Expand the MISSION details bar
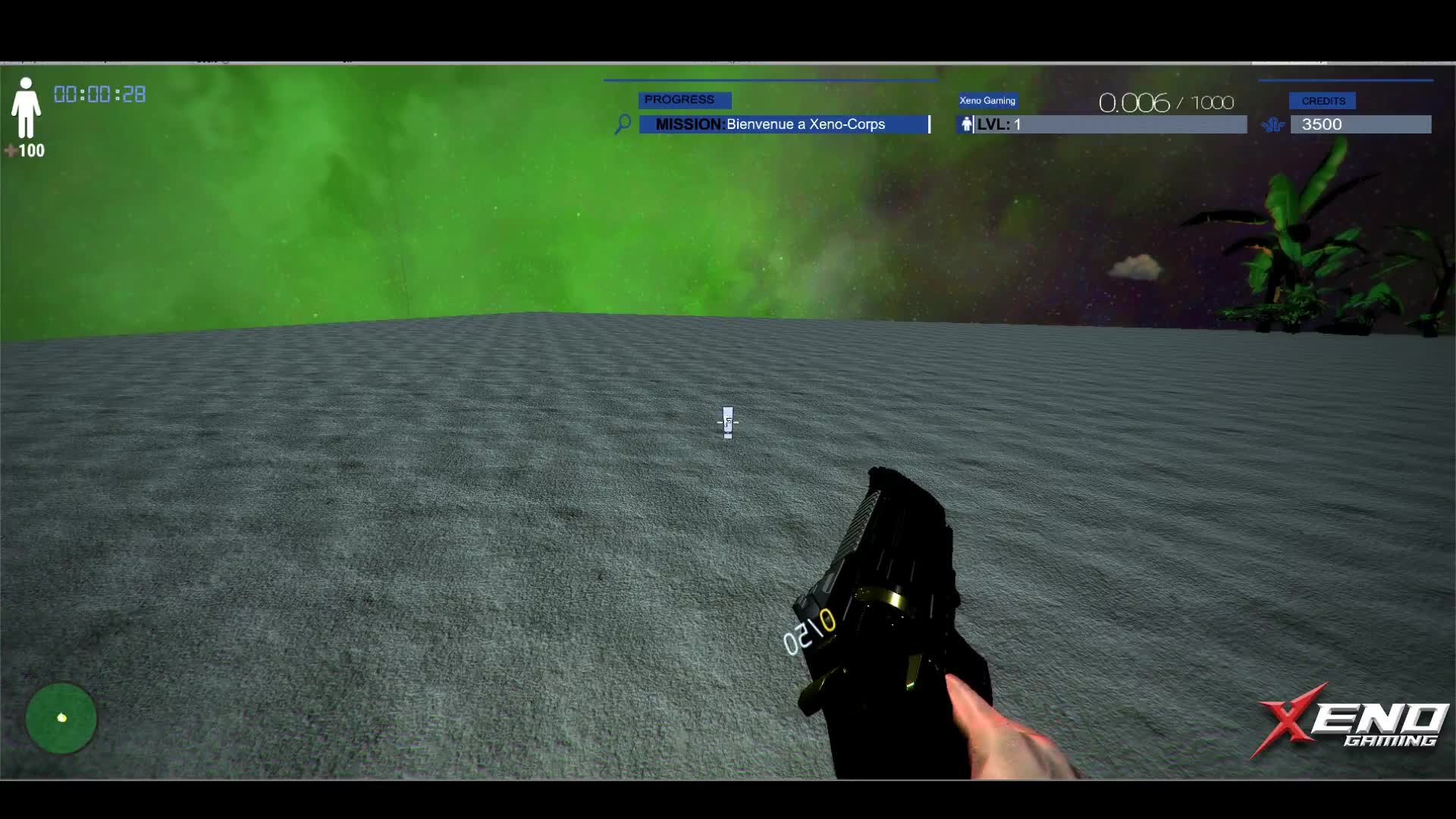The width and height of the screenshot is (1456, 819). pos(785,124)
